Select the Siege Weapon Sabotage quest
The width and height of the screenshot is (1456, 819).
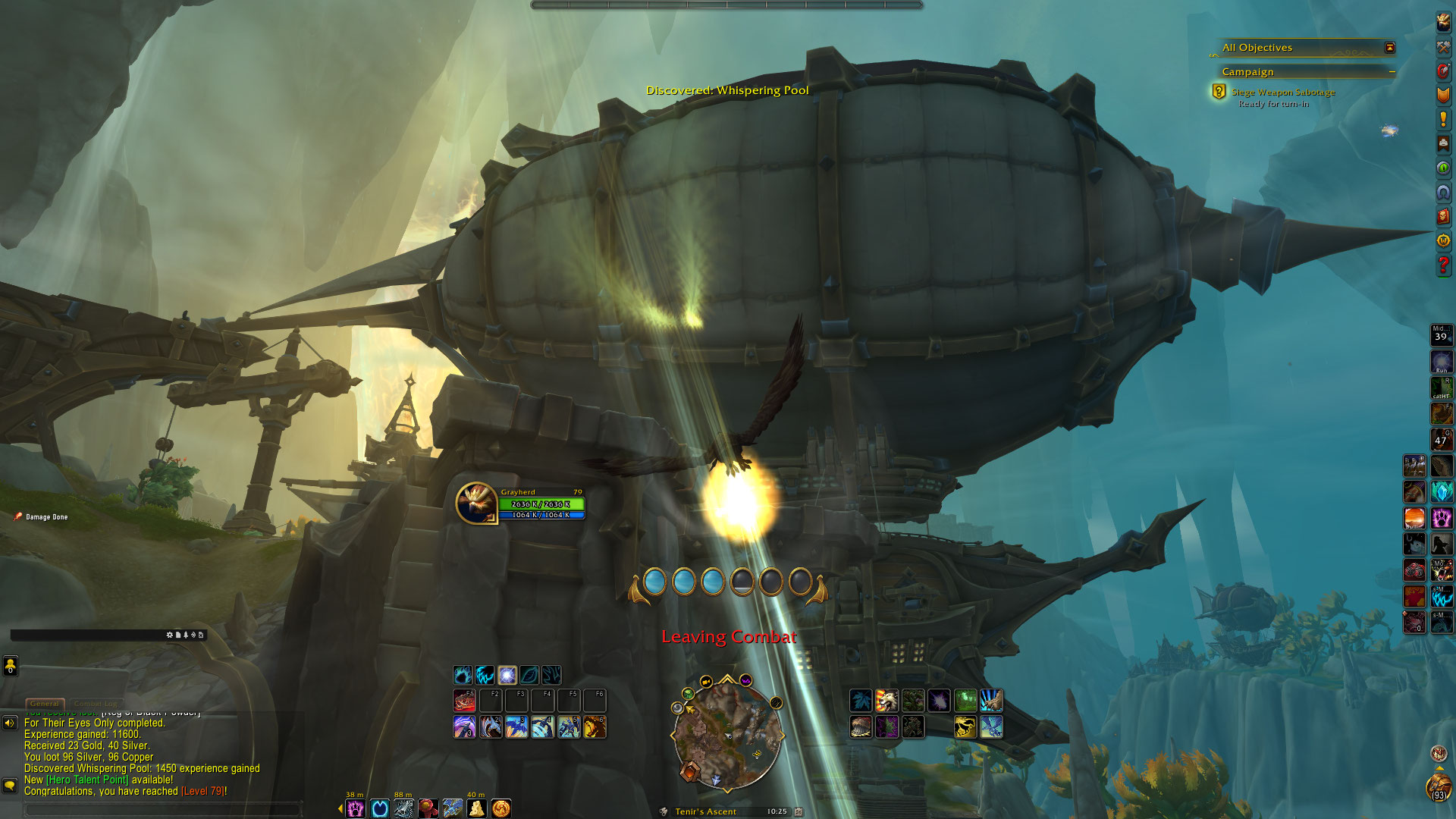(x=1282, y=93)
